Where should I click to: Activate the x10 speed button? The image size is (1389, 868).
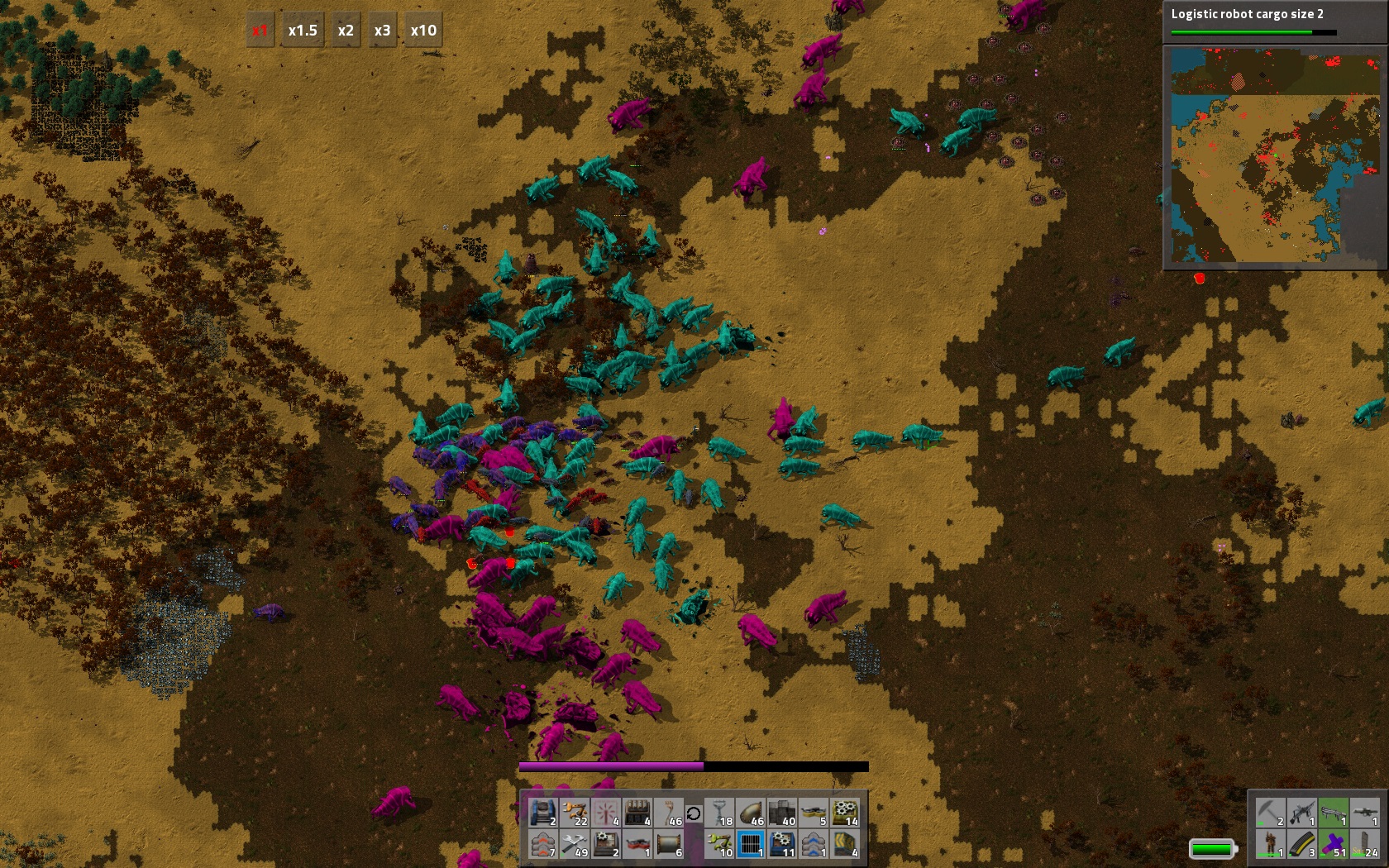point(423,31)
